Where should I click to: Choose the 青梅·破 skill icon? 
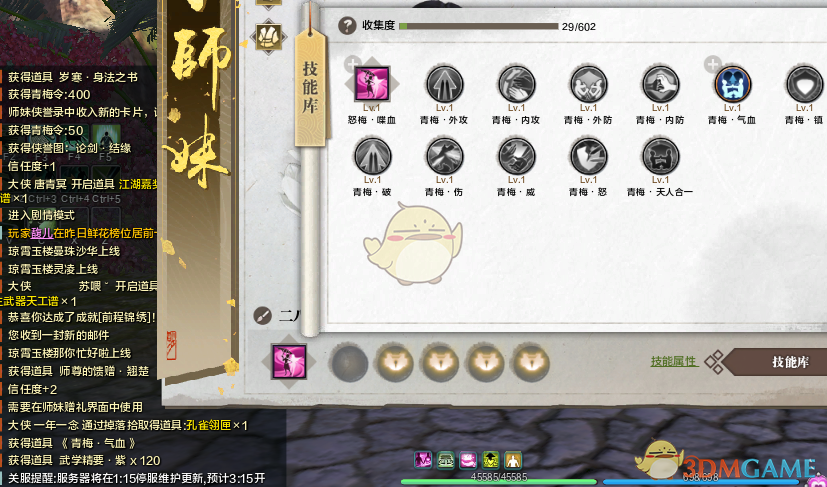click(373, 156)
